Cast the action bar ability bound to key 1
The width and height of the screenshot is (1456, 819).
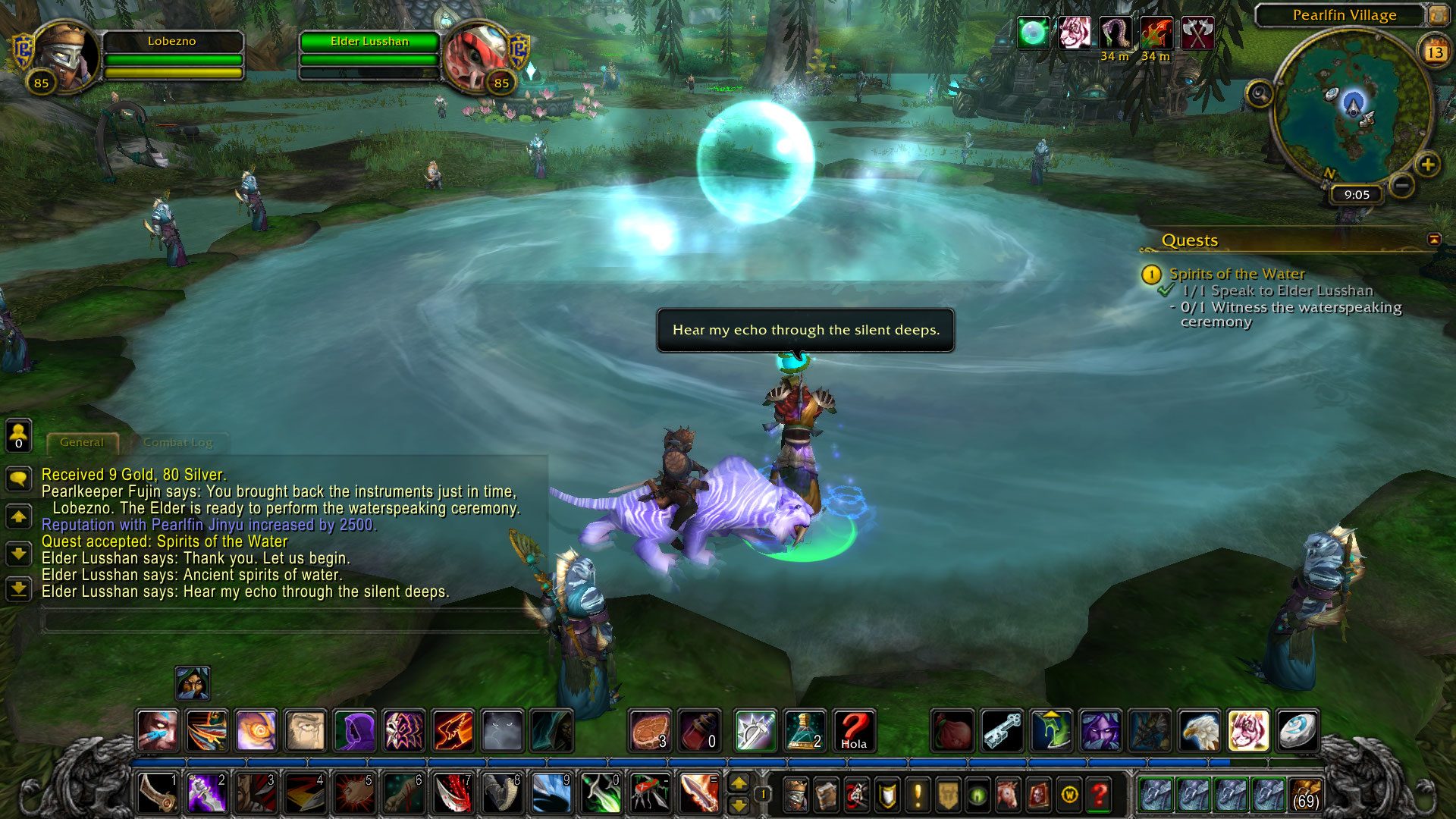pos(158,793)
